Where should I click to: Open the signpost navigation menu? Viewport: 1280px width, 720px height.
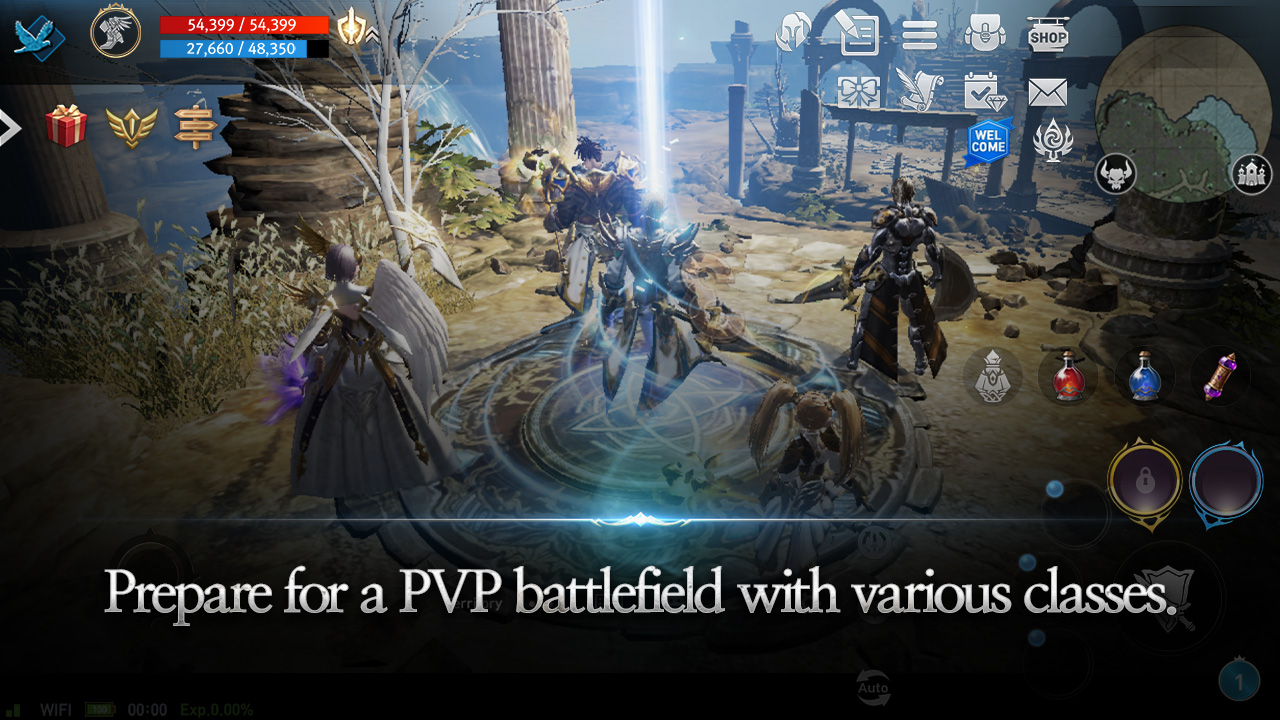coord(196,128)
